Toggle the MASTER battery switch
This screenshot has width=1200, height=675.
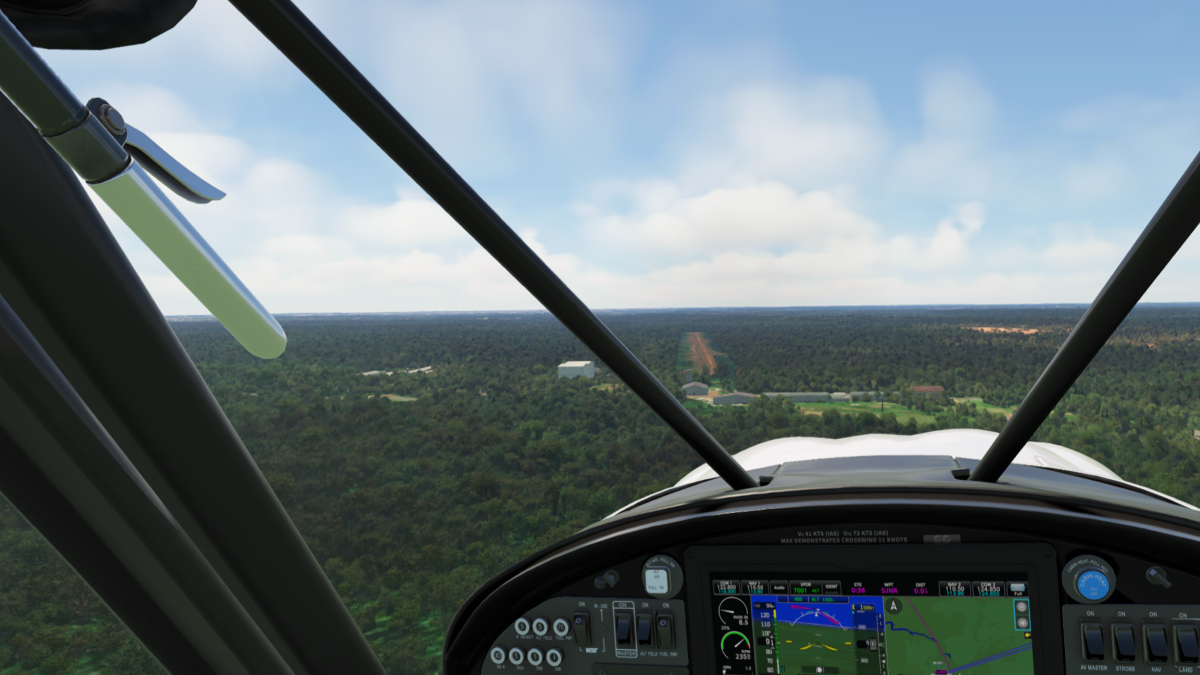623,629
